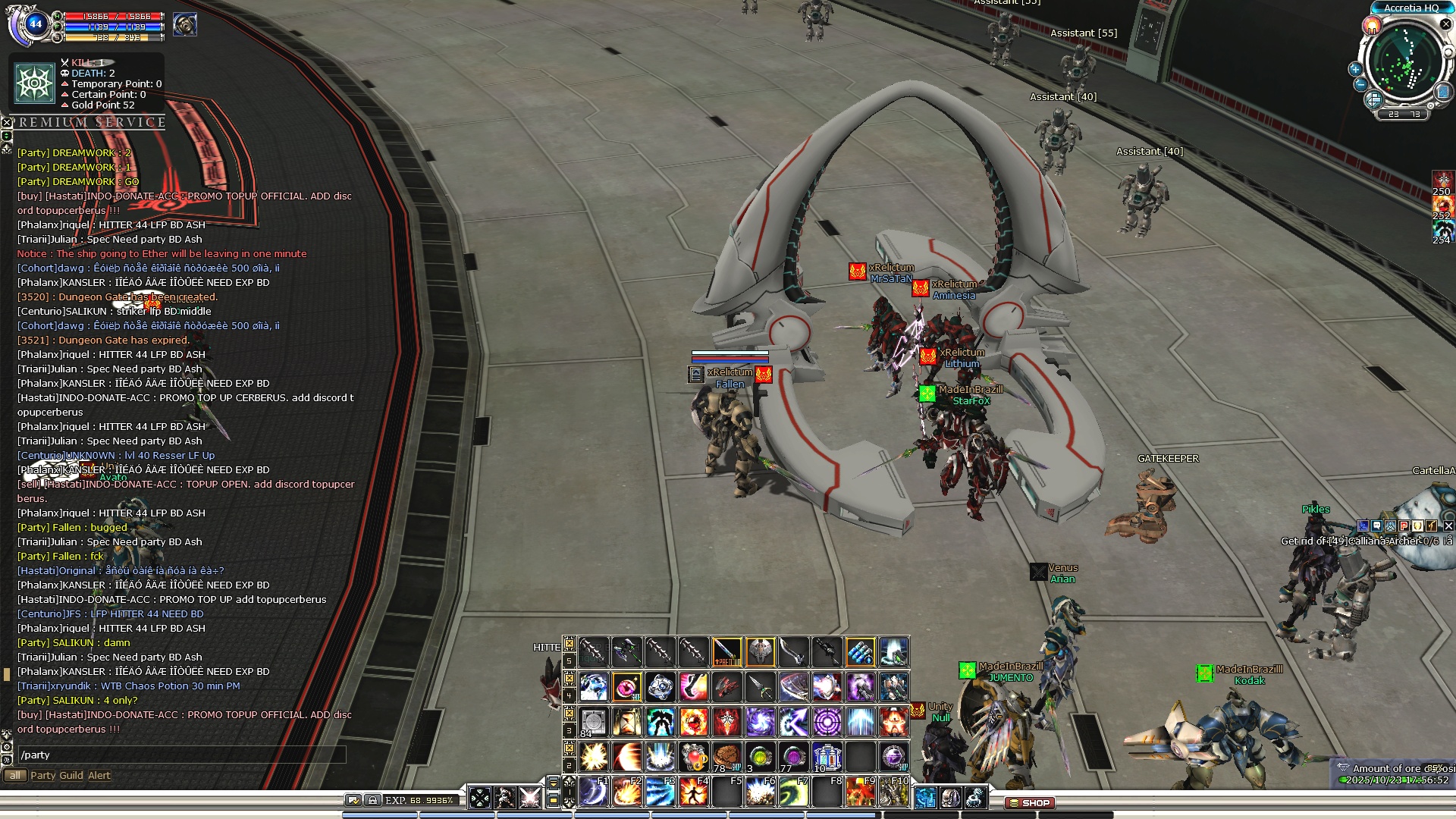This screenshot has height=819, width=1456.
Task: Switch to the Guild chat tab
Action: coord(71,775)
